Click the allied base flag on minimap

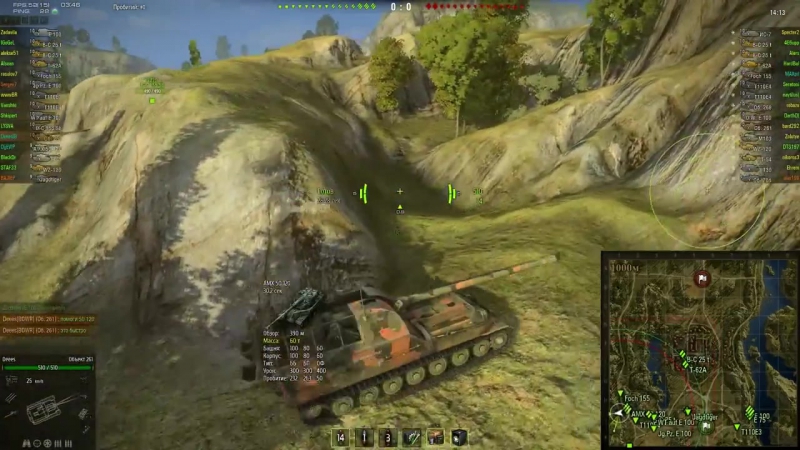707,425
